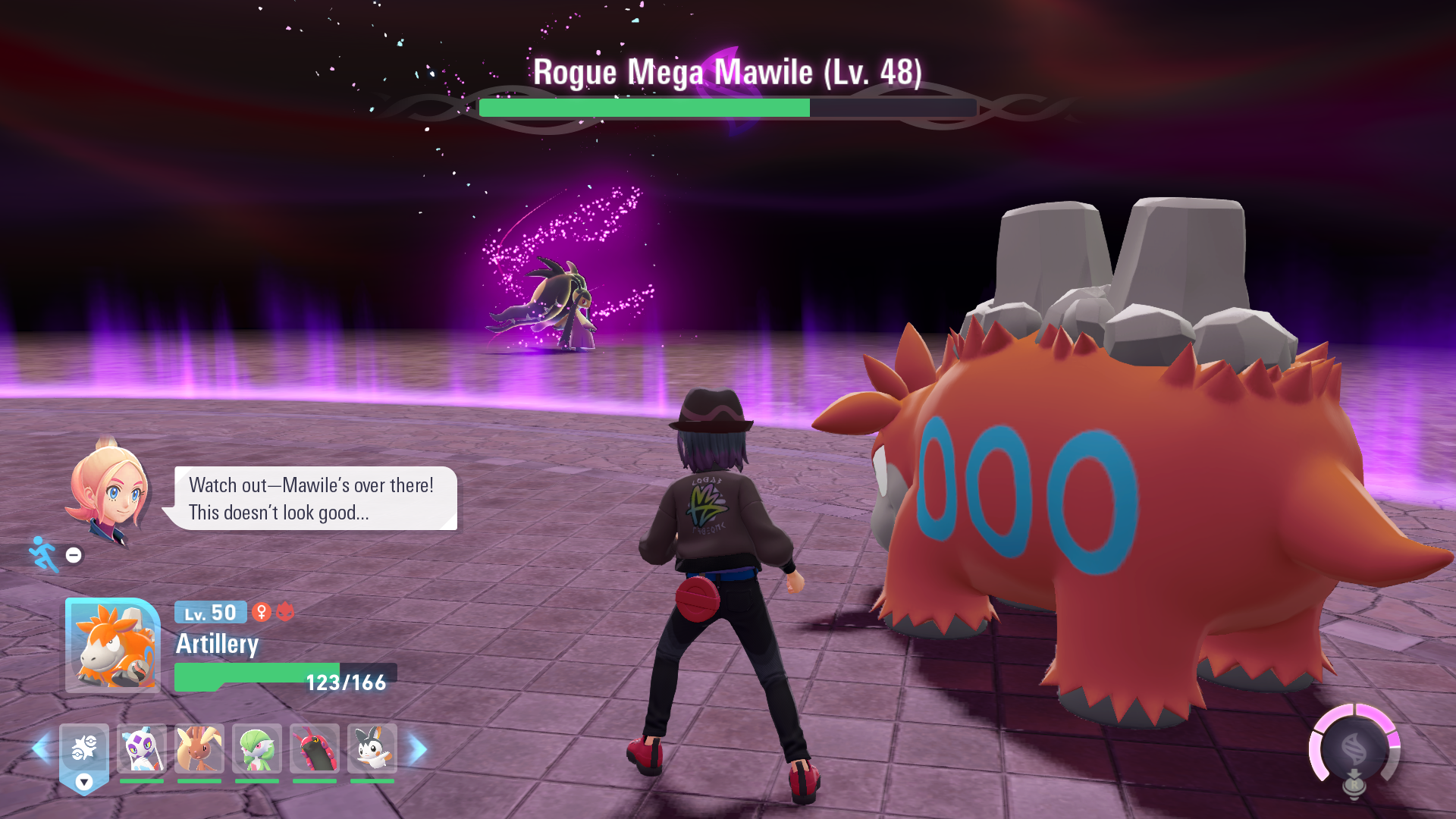Pick Scolipede from the party slots
The image size is (1456, 819).
315,749
